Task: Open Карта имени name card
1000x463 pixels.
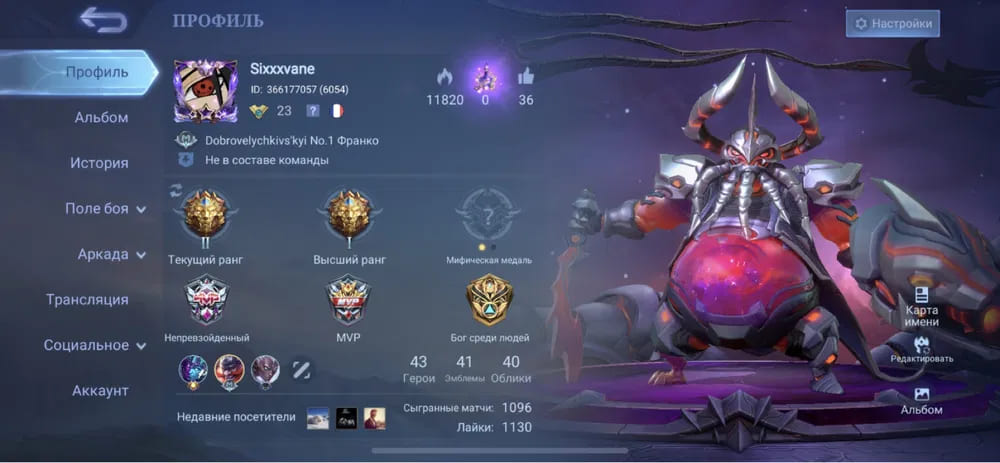Action: click(x=921, y=302)
